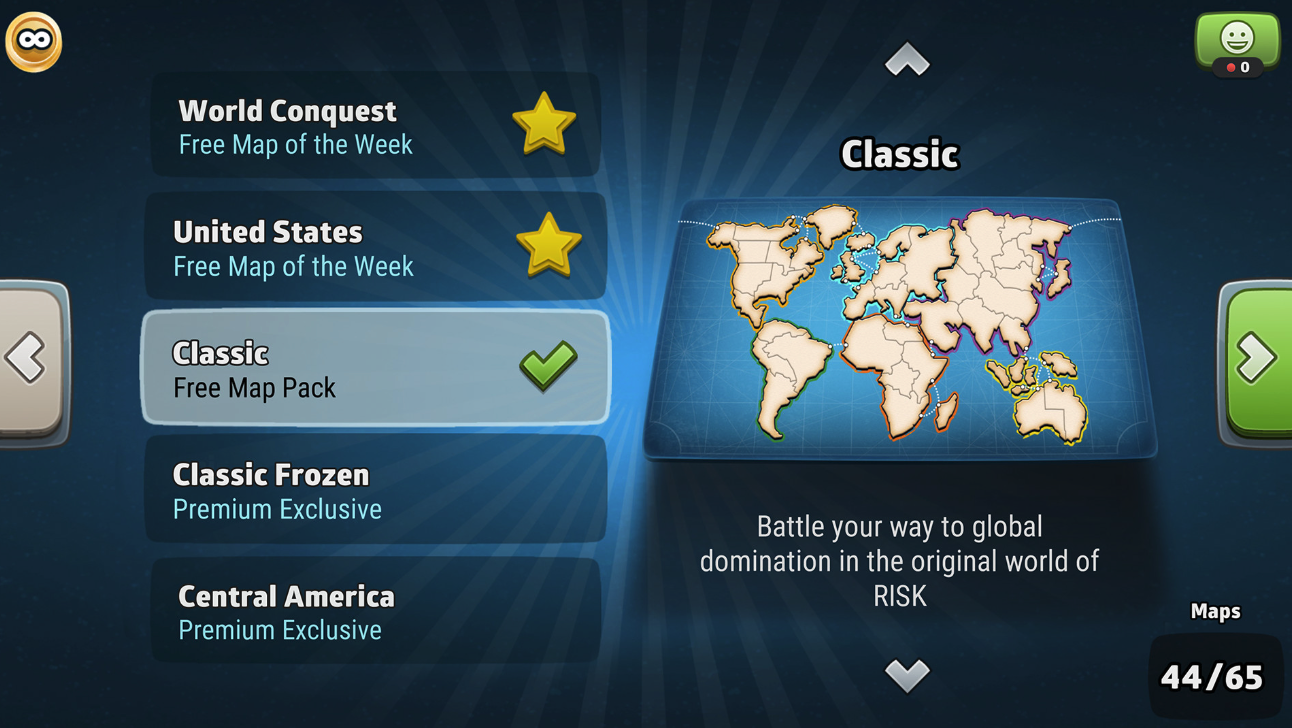This screenshot has width=1292, height=728.
Task: Select the World Conquest map
Action: point(375,126)
